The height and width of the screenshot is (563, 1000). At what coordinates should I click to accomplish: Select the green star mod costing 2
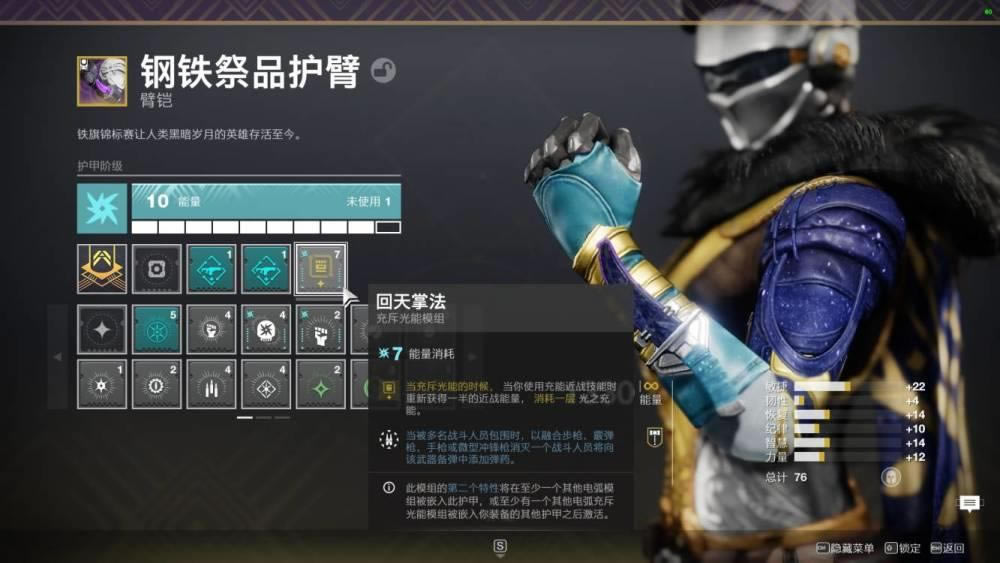pos(320,384)
